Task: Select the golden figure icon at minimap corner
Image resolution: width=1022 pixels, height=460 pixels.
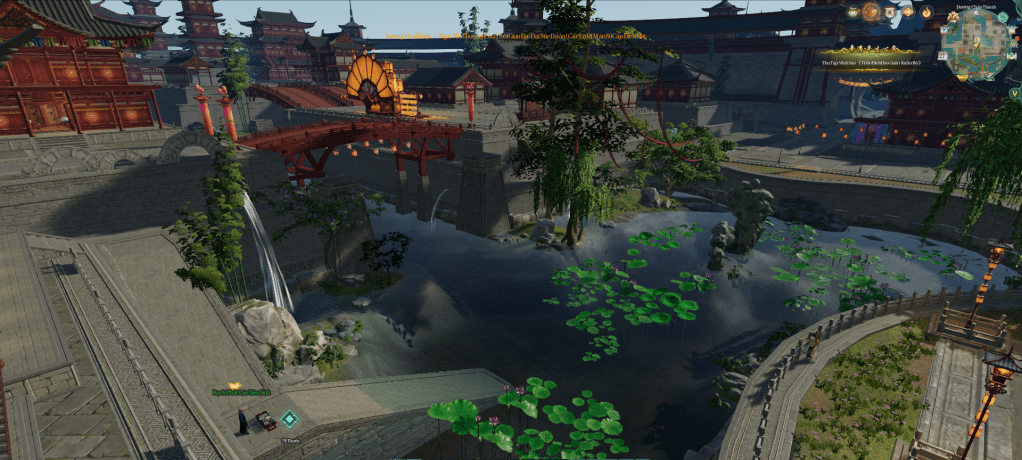Action: (953, 16)
